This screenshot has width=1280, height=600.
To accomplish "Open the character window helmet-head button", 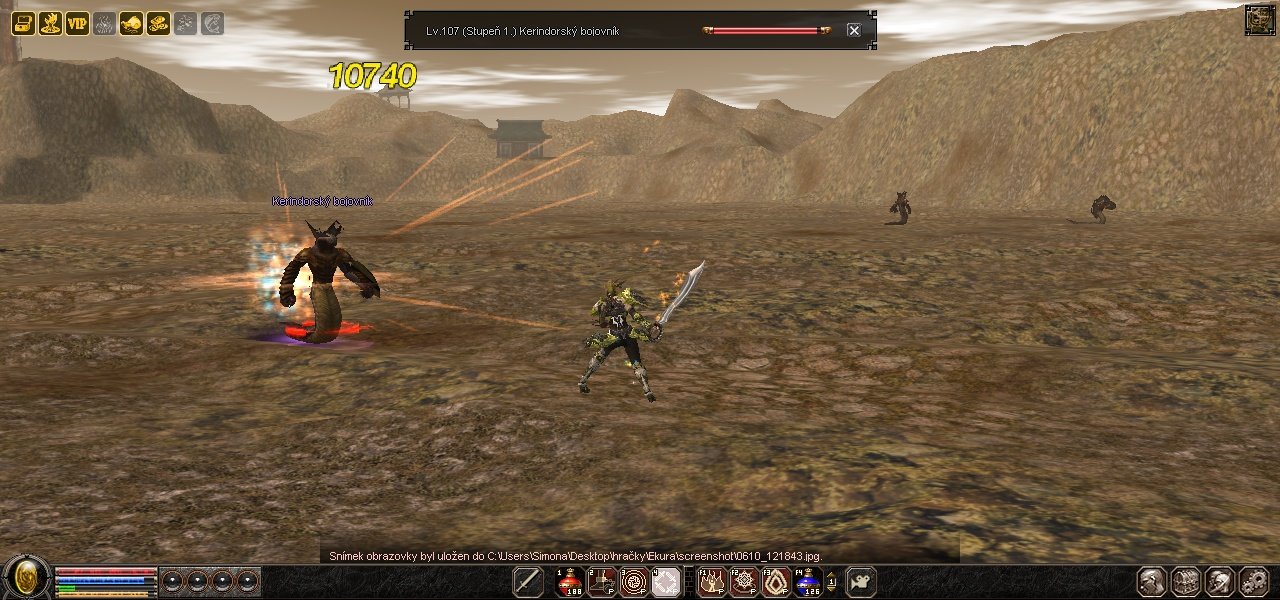I will (1152, 581).
